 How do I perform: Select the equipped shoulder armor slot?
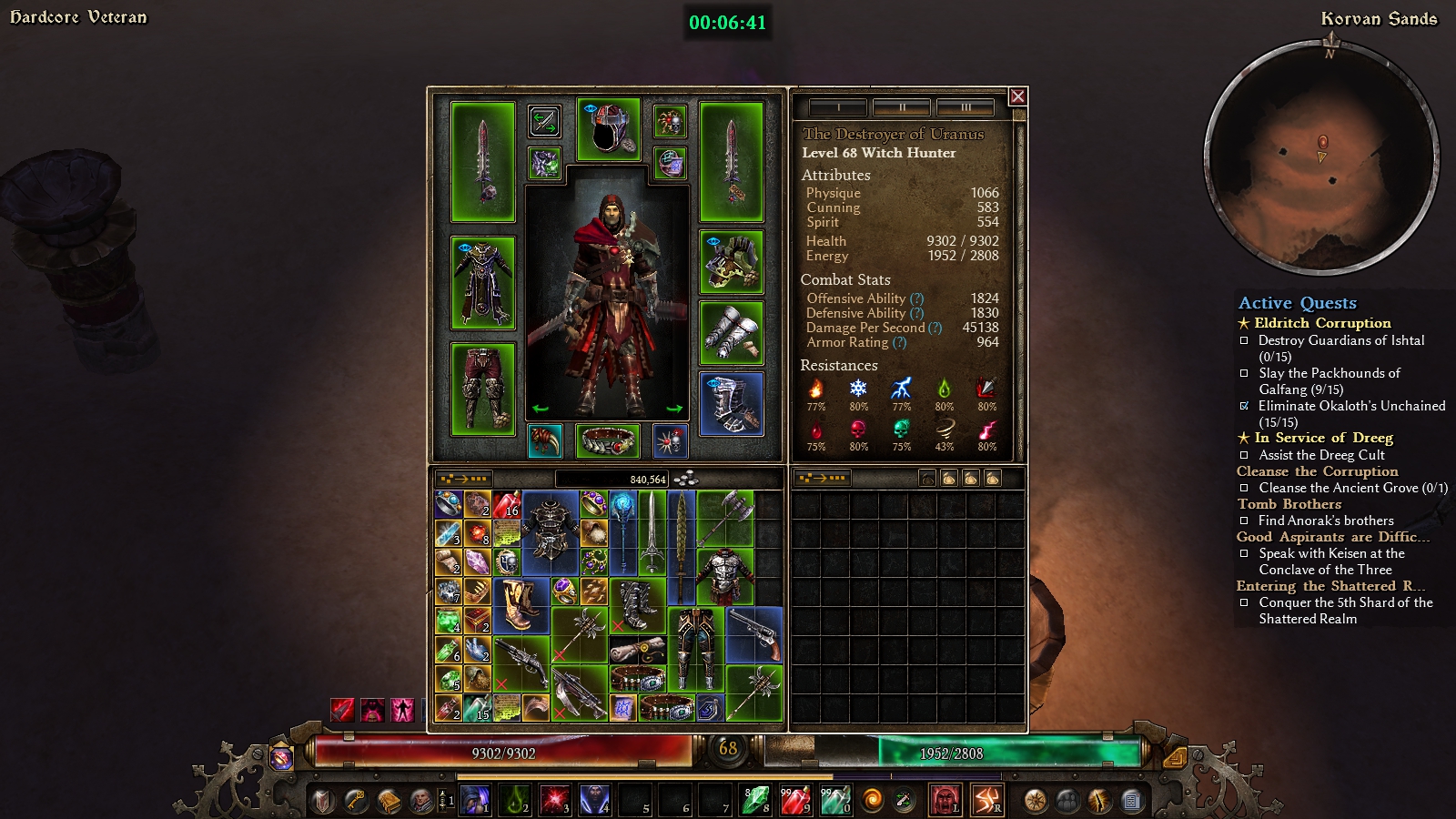point(732,262)
